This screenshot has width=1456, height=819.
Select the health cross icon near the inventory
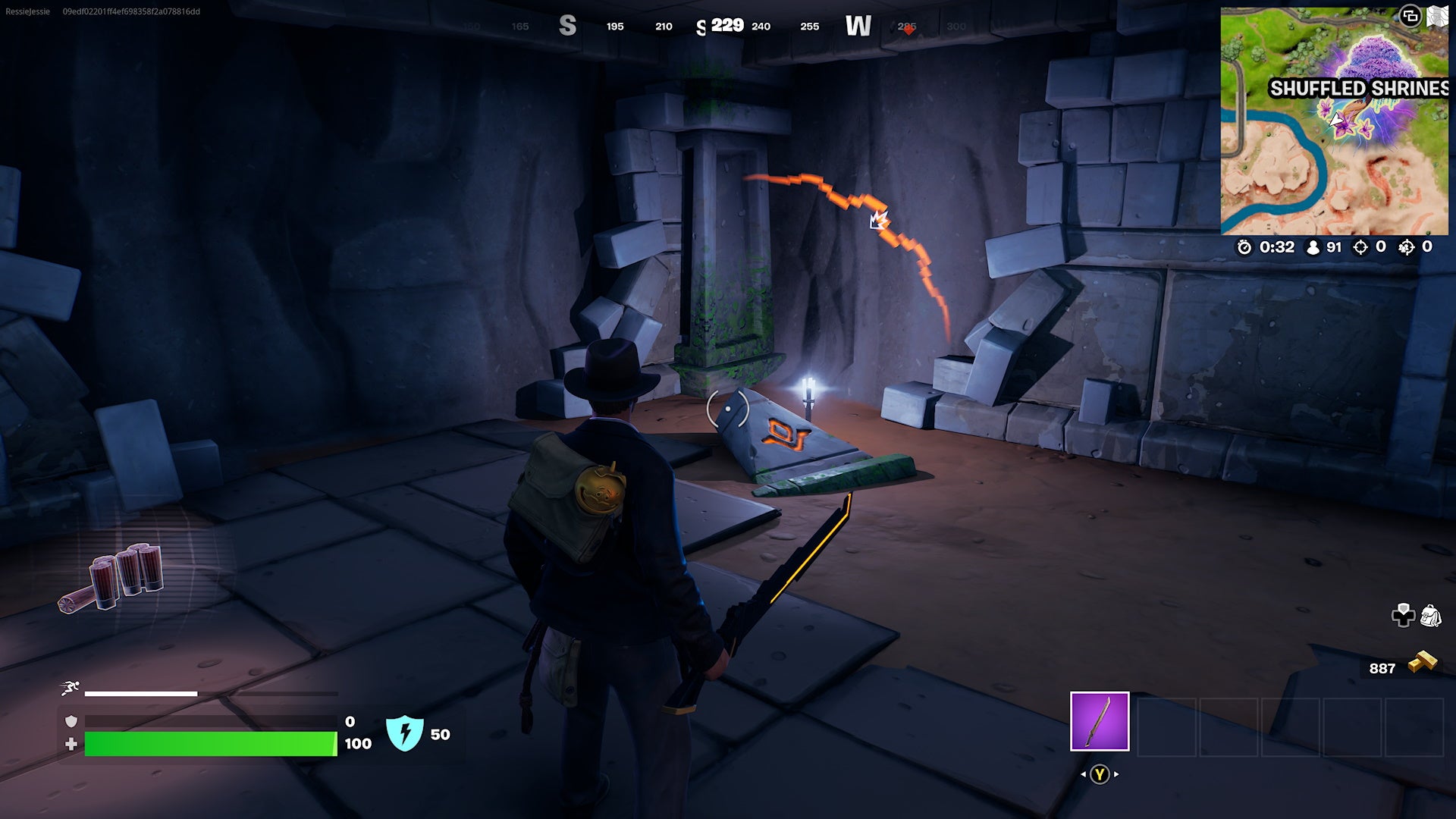pos(1404,615)
